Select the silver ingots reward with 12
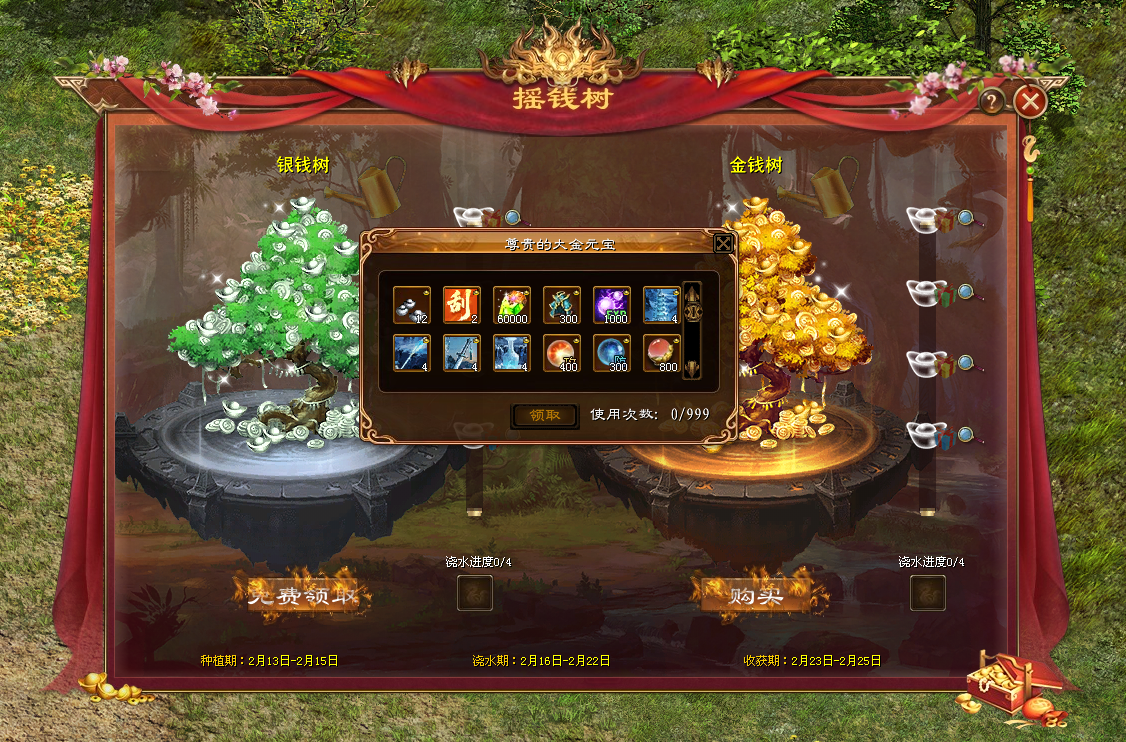Image resolution: width=1126 pixels, height=742 pixels. (x=411, y=305)
